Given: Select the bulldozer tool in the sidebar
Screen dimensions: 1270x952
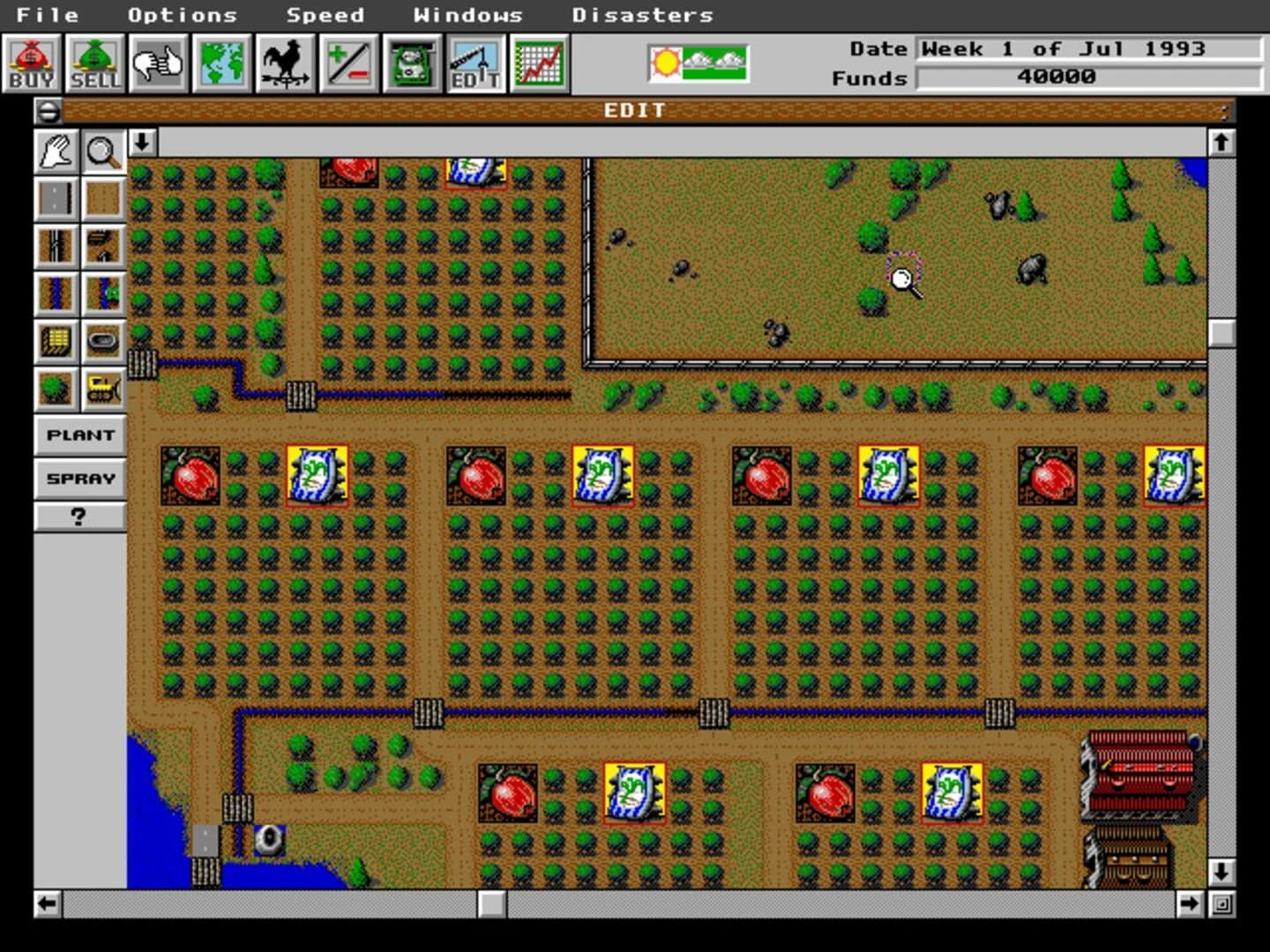Looking at the screenshot, I should pyautogui.click(x=103, y=389).
